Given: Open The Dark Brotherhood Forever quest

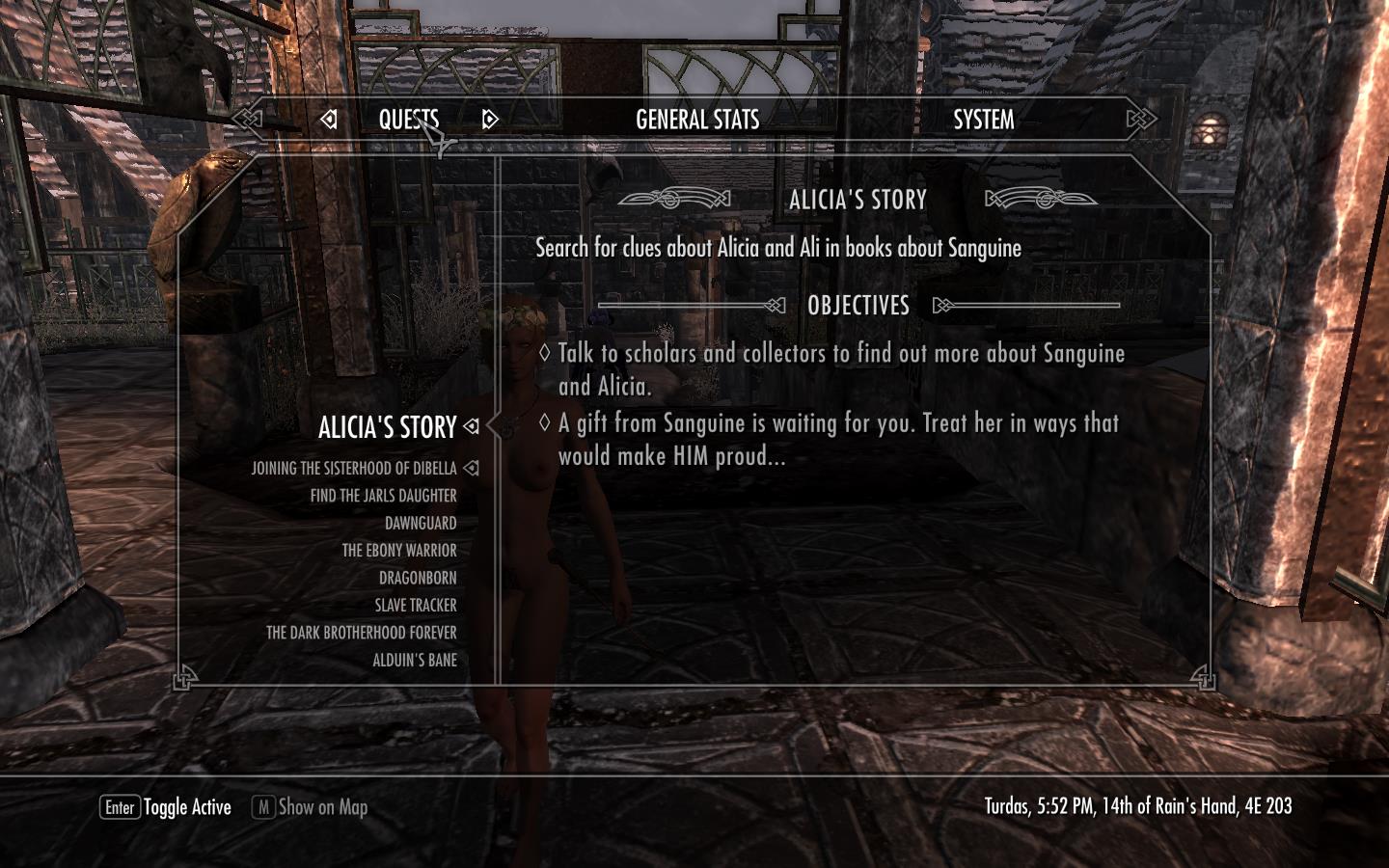Looking at the screenshot, I should pyautogui.click(x=361, y=633).
